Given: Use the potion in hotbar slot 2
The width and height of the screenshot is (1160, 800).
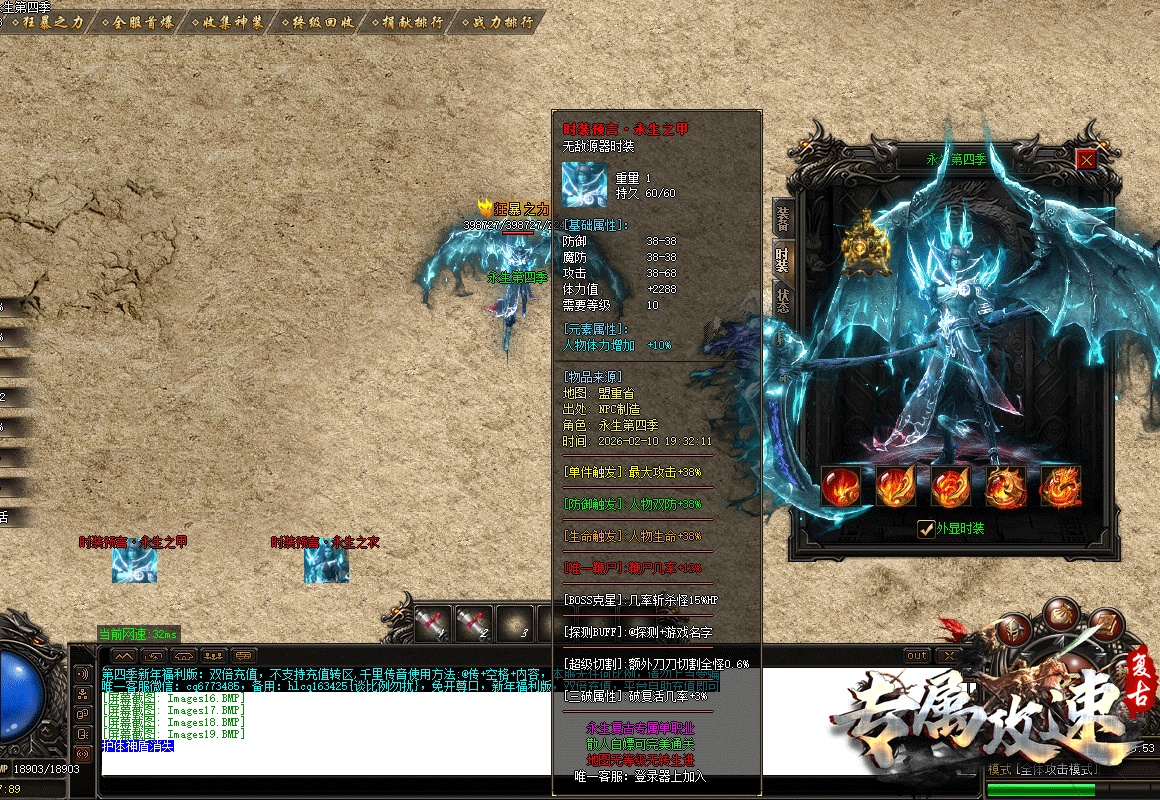Looking at the screenshot, I should click(473, 623).
